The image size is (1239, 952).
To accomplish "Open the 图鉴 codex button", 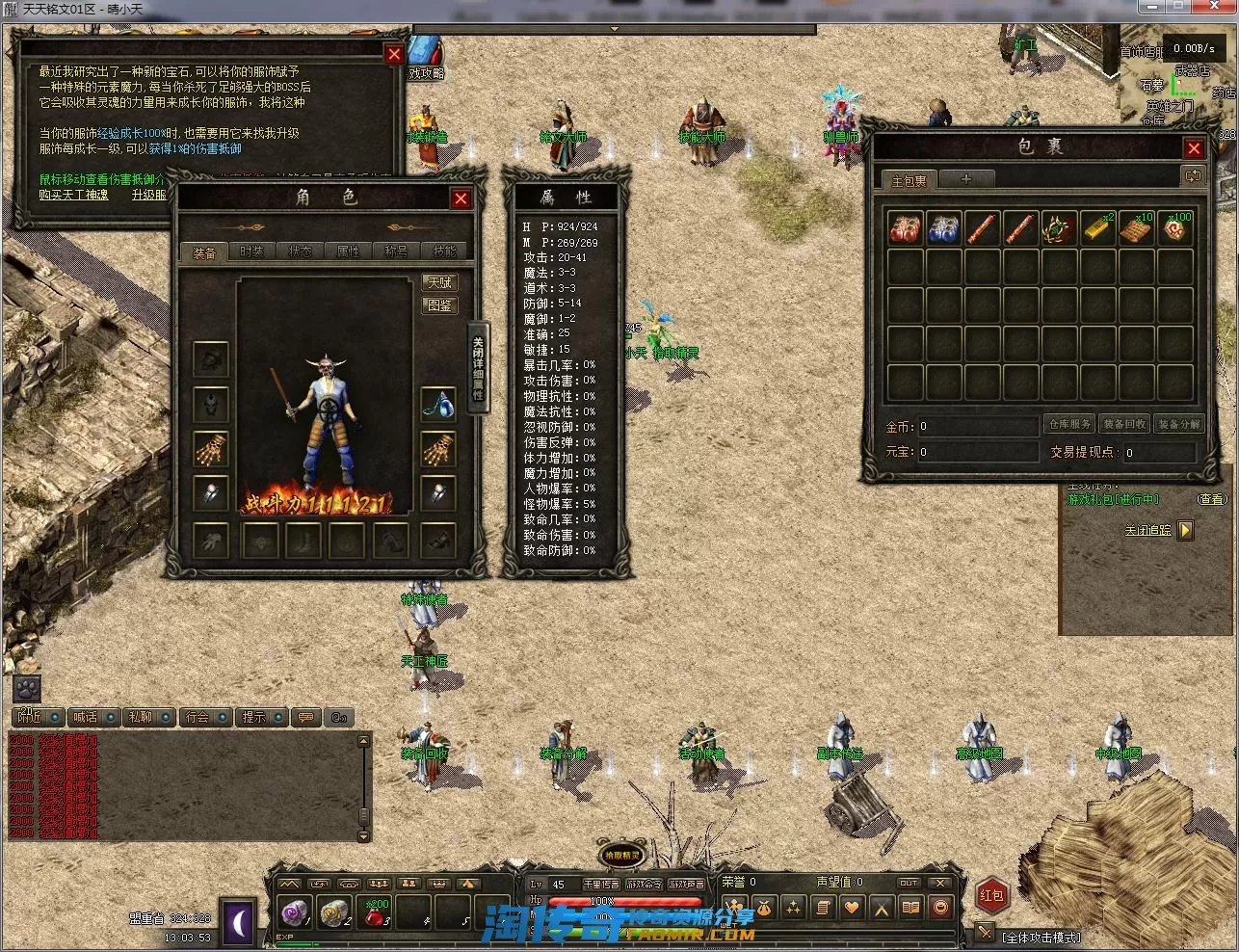I will pos(439,304).
